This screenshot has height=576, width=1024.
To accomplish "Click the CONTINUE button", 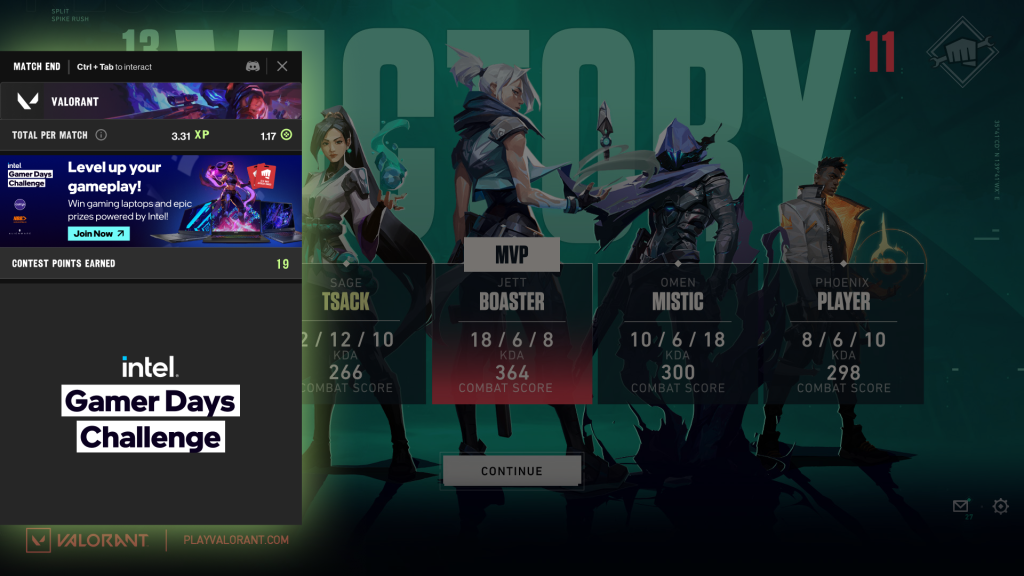I will (511, 471).
